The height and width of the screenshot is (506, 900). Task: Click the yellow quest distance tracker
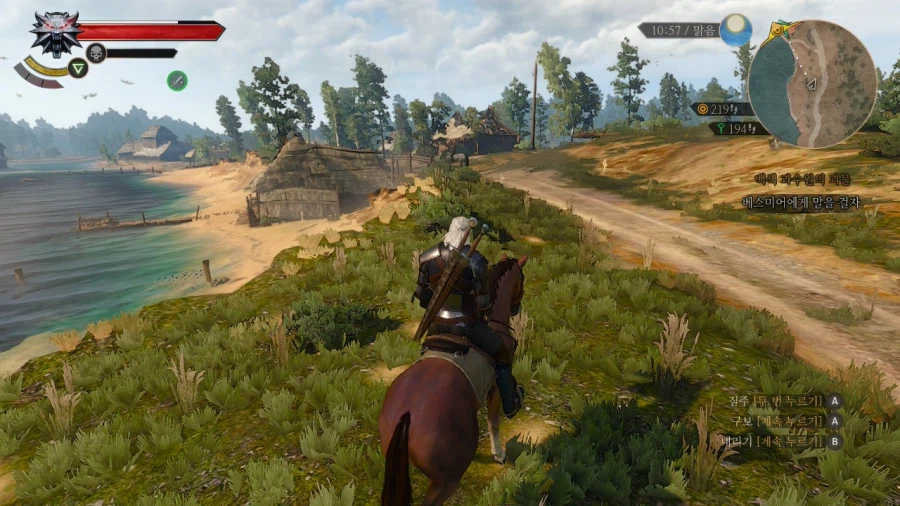coord(722,108)
